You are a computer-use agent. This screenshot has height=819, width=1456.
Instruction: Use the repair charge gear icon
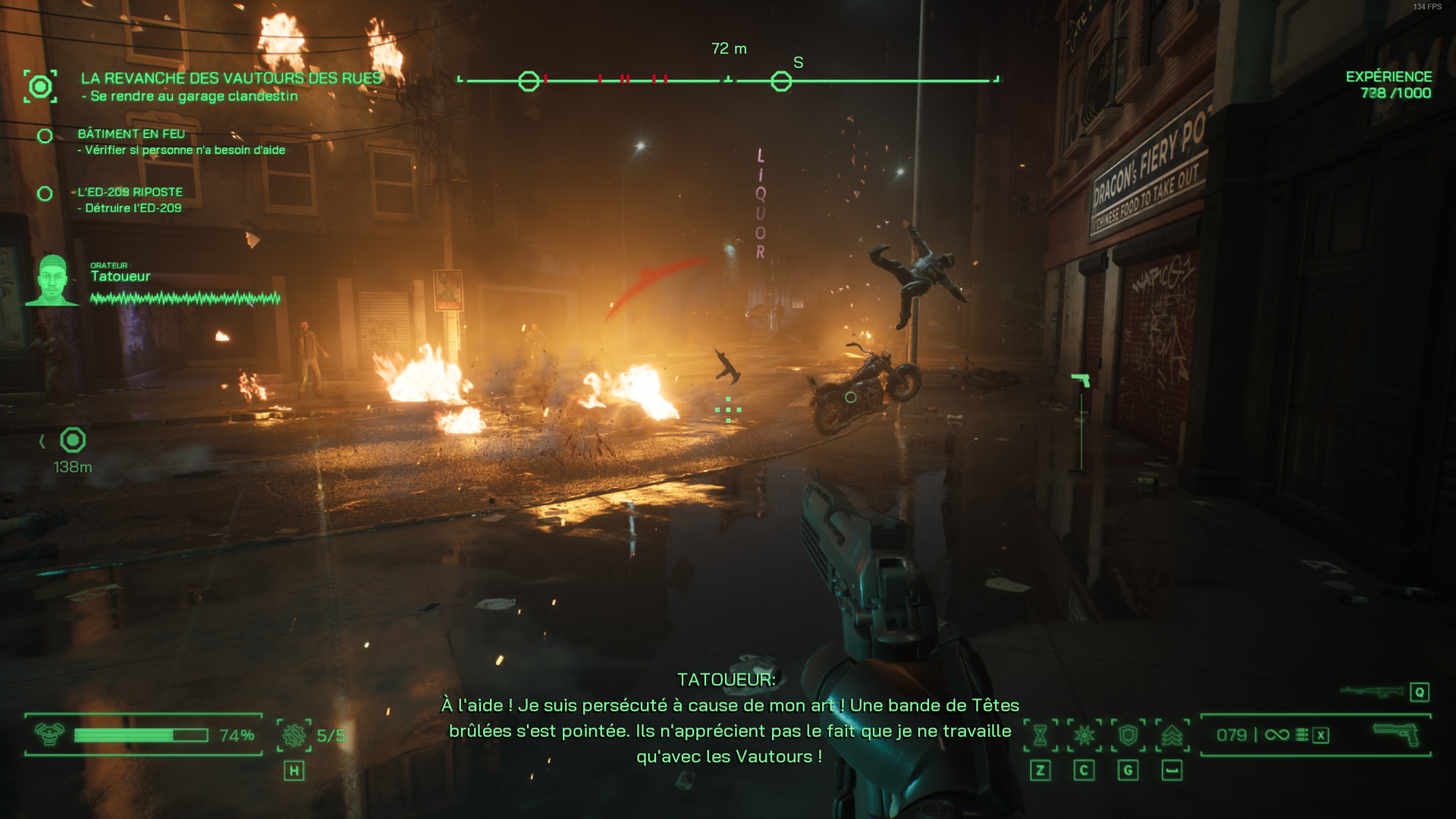294,735
